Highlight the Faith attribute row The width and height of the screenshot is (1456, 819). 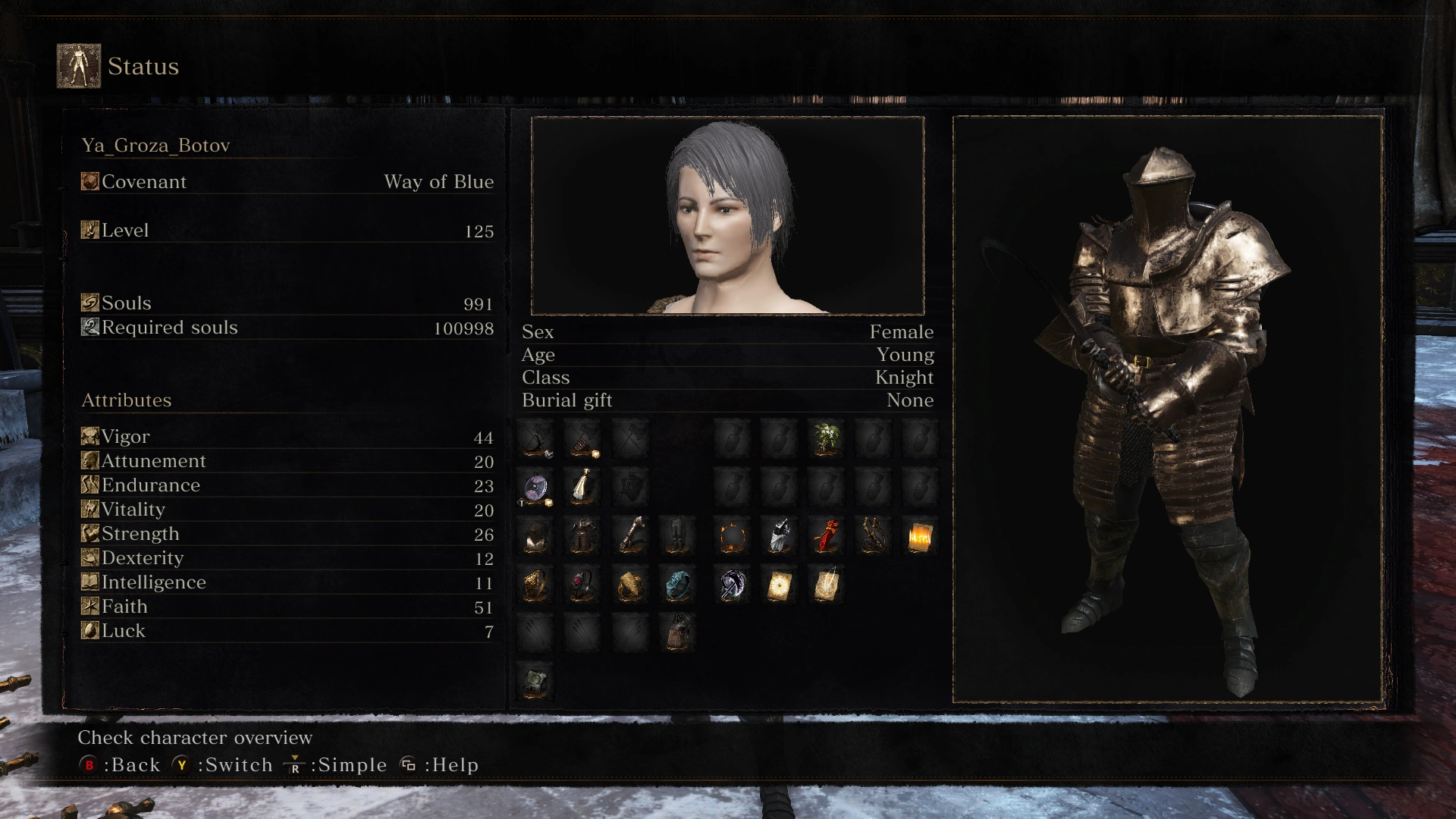(287, 607)
